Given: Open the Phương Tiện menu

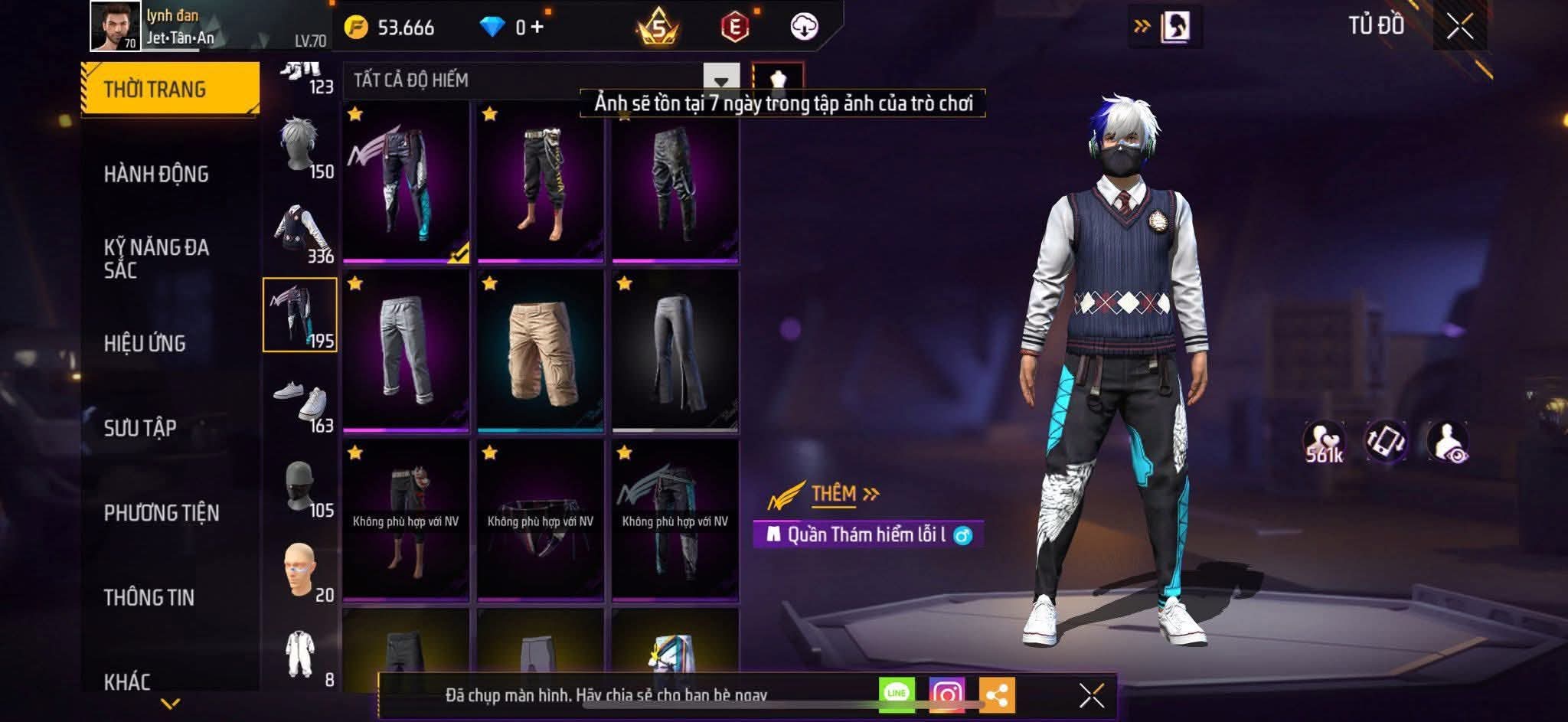Looking at the screenshot, I should point(162,513).
